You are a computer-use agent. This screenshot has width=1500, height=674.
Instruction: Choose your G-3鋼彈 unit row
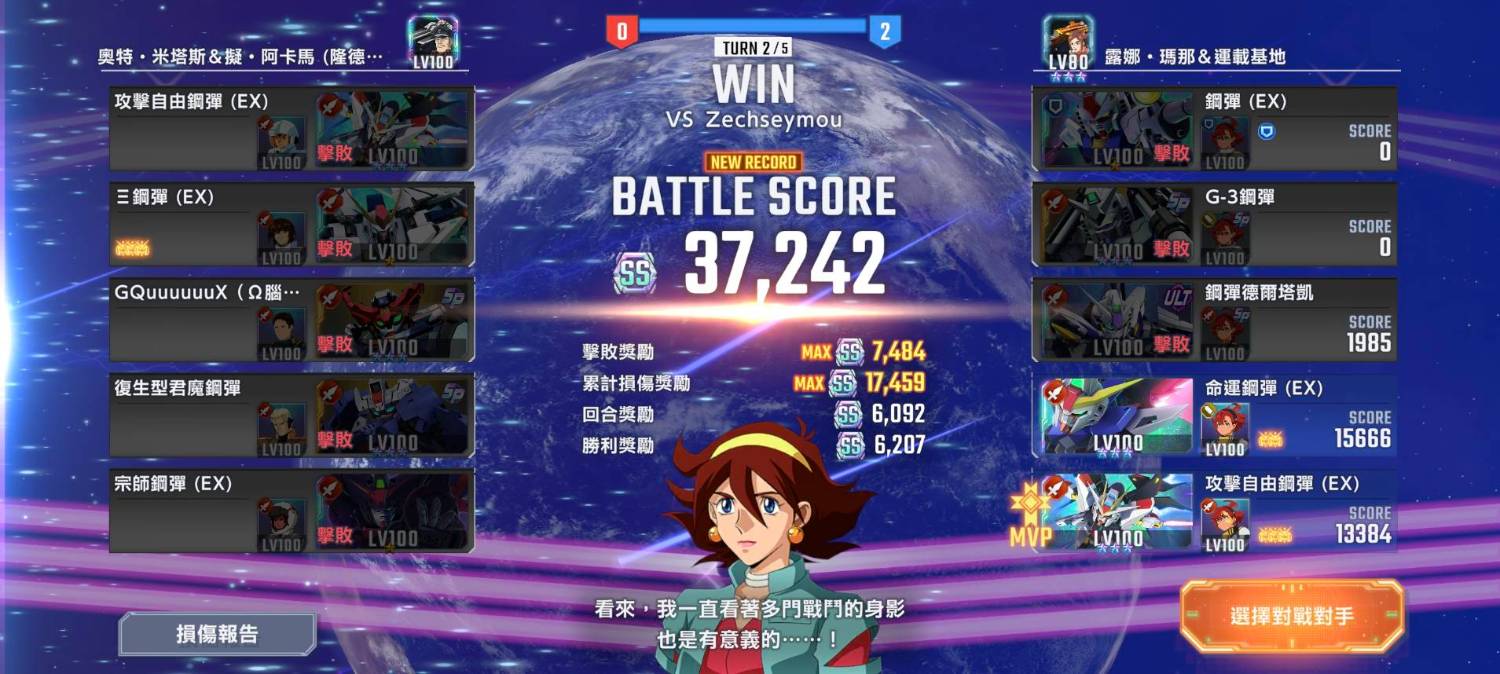pos(1214,225)
